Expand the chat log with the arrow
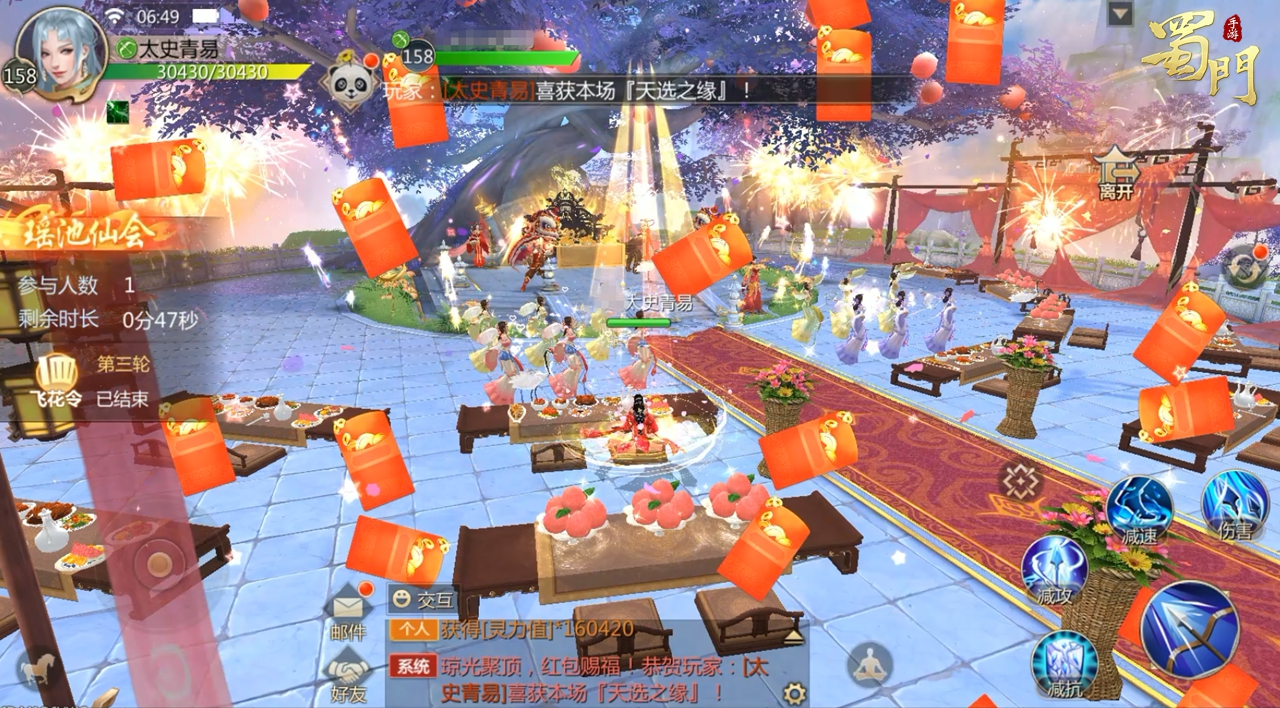 tap(793, 636)
